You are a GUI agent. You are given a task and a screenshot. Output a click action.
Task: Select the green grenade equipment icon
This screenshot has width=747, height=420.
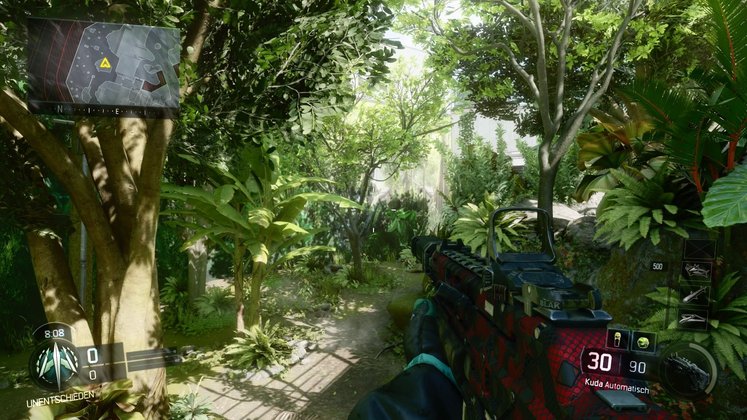point(643,341)
